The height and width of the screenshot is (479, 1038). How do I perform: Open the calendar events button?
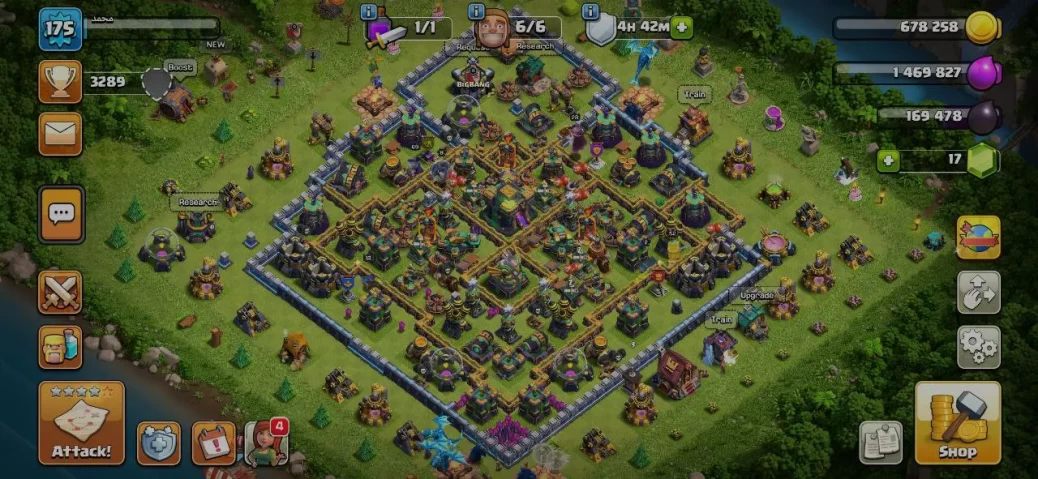pos(213,443)
